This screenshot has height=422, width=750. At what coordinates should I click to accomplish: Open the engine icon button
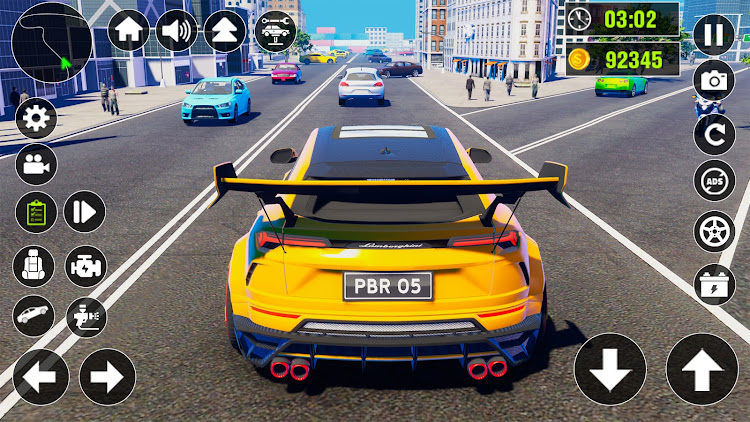coord(85,266)
